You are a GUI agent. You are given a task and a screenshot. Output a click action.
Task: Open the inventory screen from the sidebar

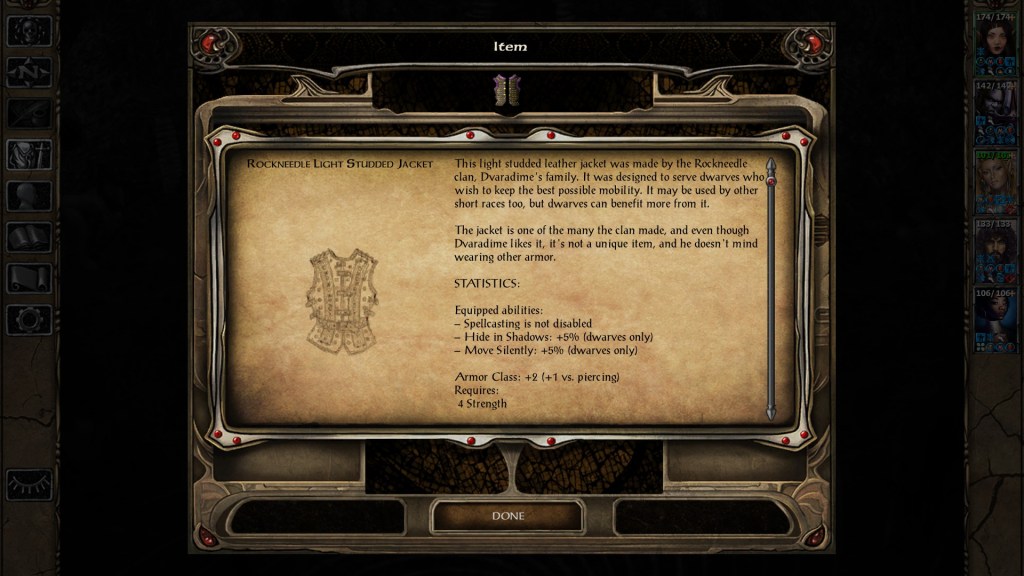(29, 154)
